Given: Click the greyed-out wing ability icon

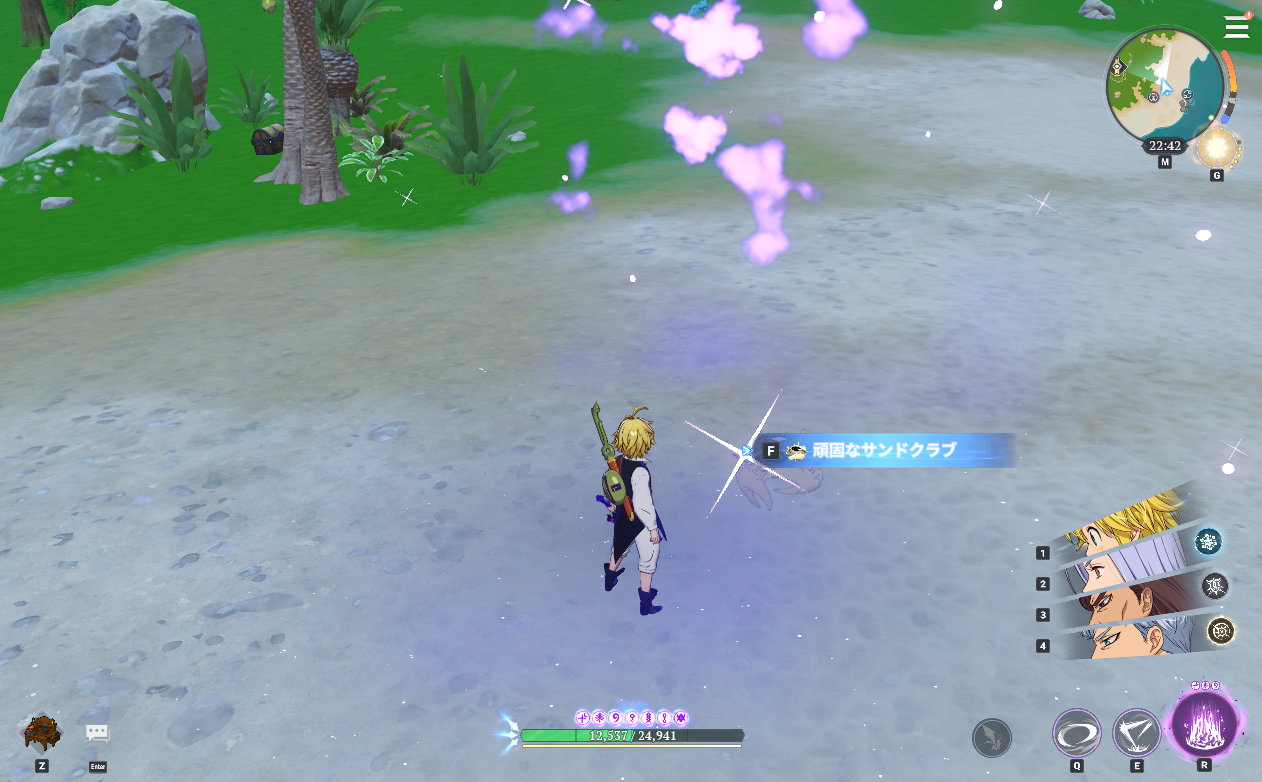Looking at the screenshot, I should 992,738.
